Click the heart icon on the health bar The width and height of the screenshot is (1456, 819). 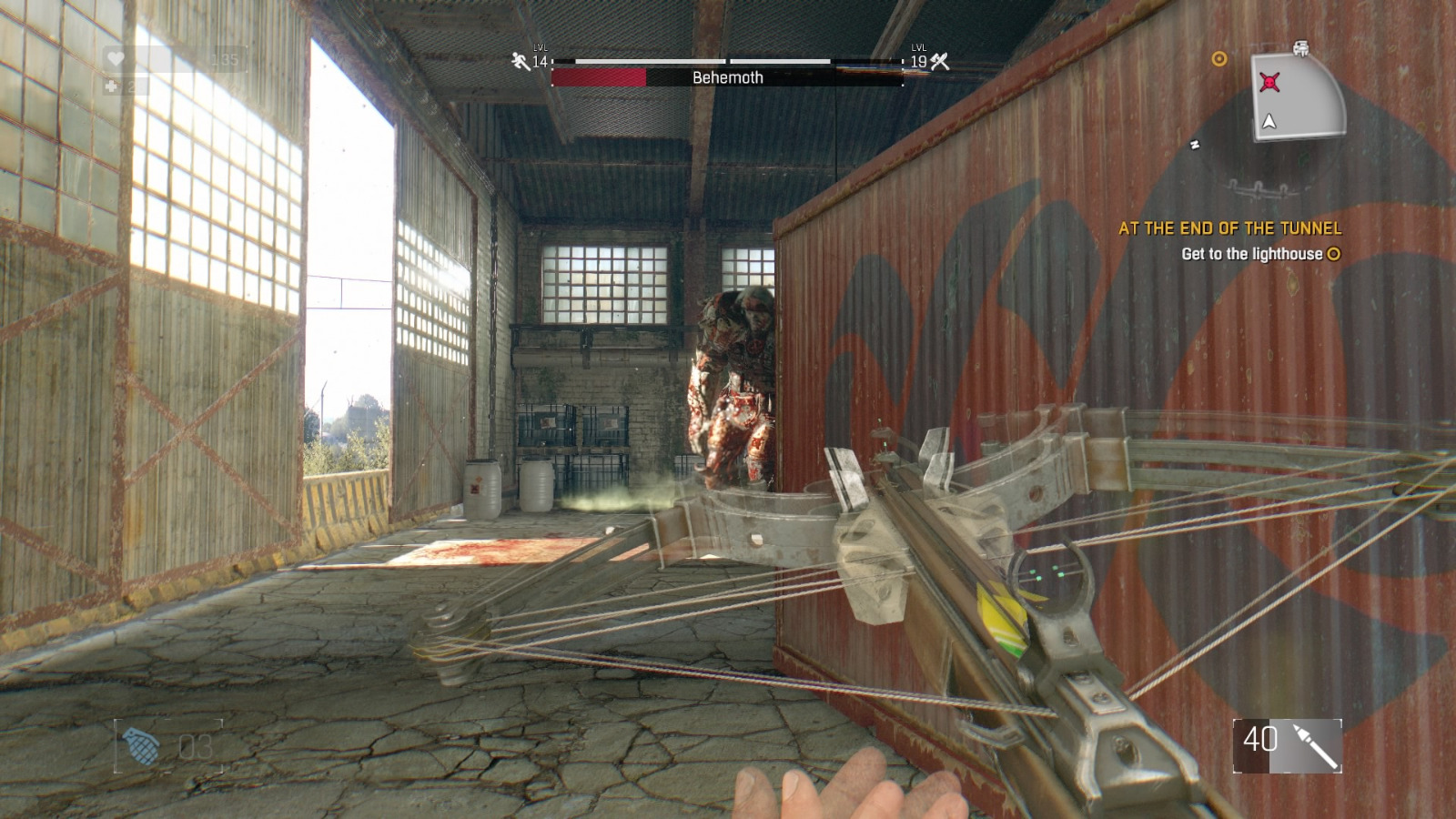coord(116,57)
